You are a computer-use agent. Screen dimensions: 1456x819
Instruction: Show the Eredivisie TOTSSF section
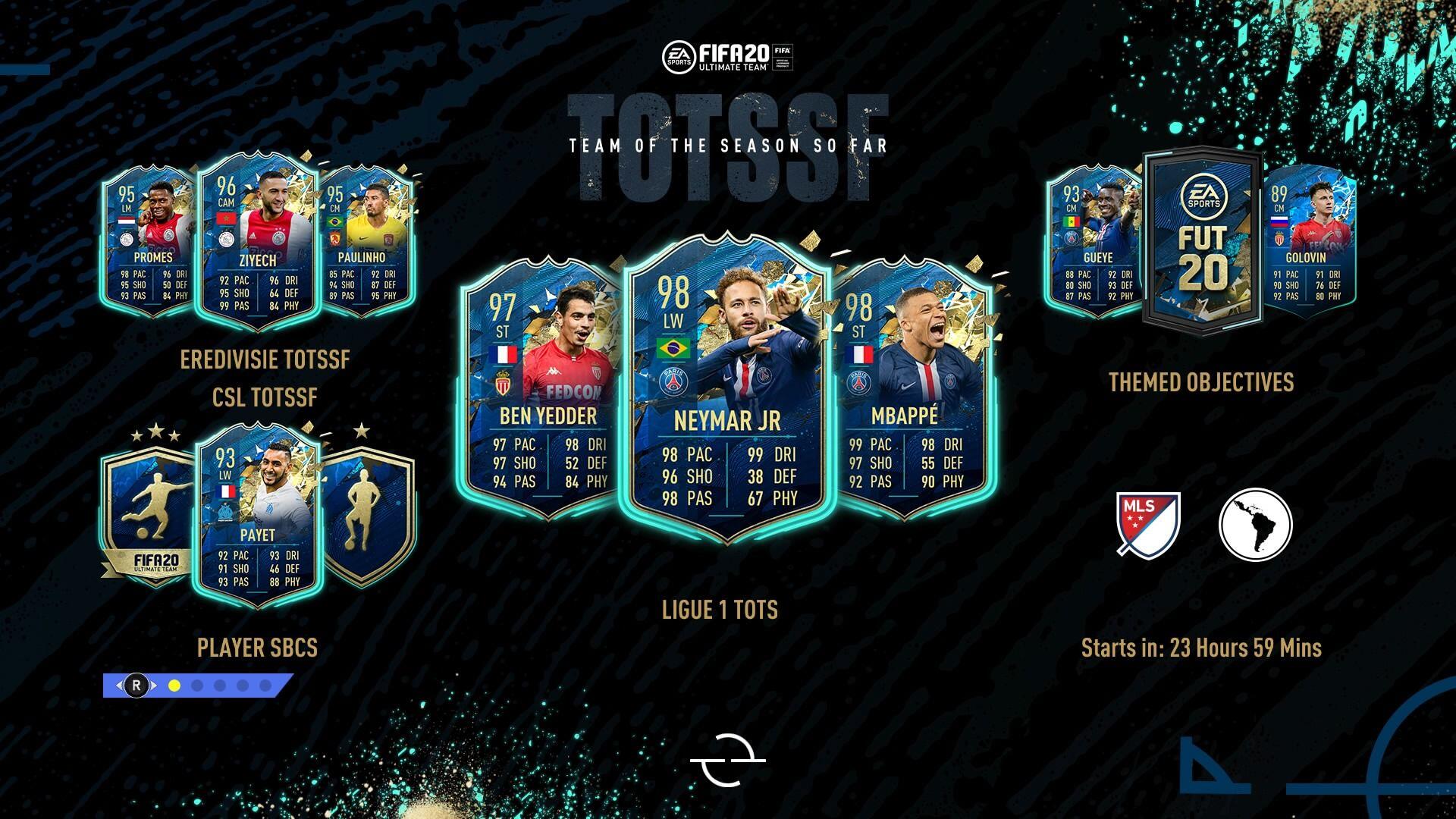[x=265, y=359]
